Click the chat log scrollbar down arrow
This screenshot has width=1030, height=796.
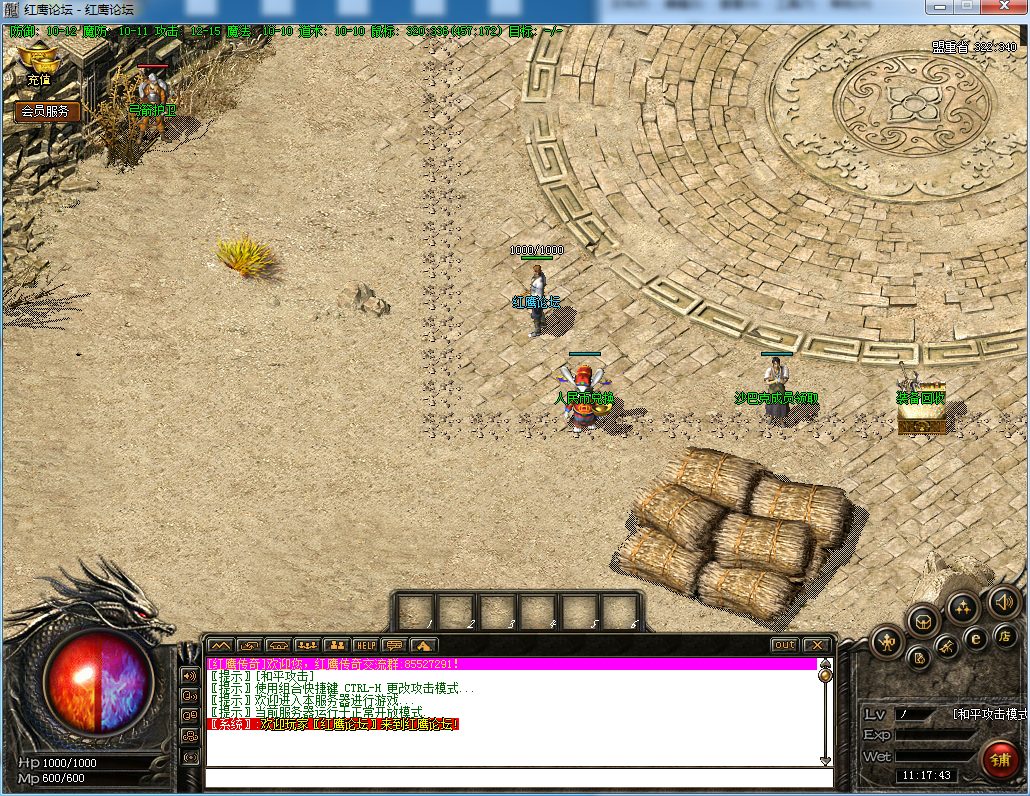pos(825,761)
